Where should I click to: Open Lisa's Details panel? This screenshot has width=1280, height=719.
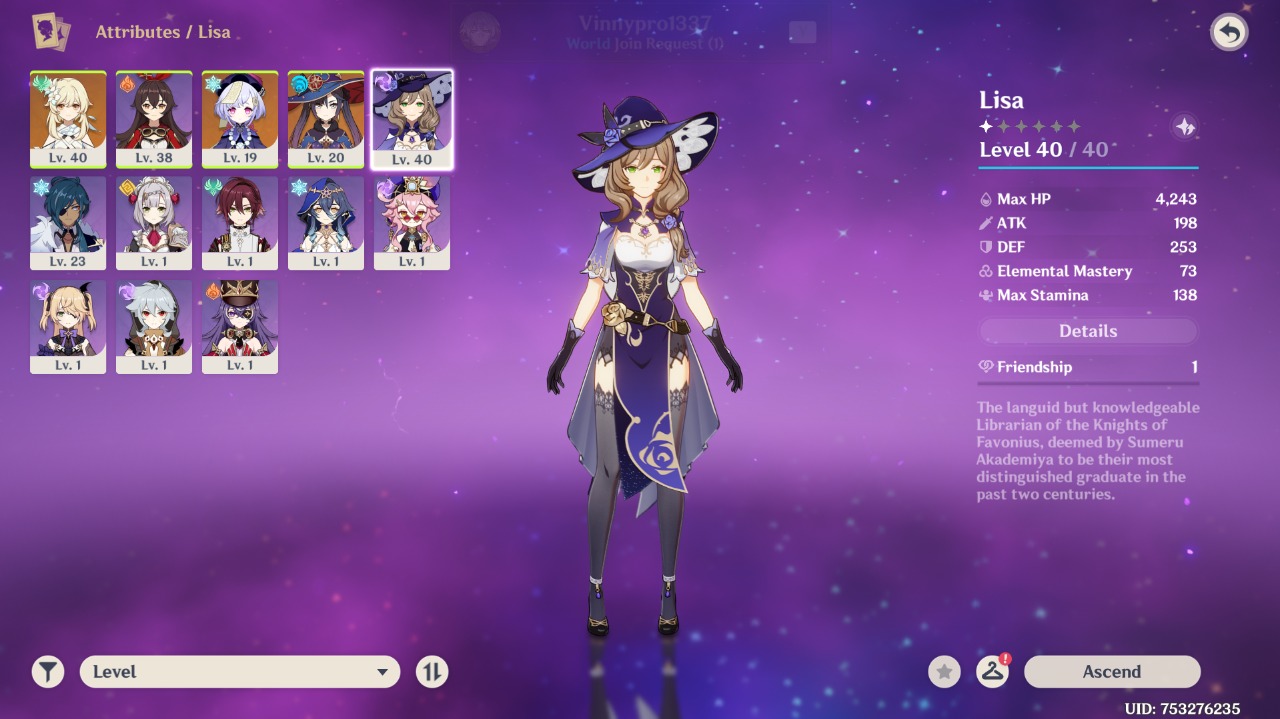1088,331
